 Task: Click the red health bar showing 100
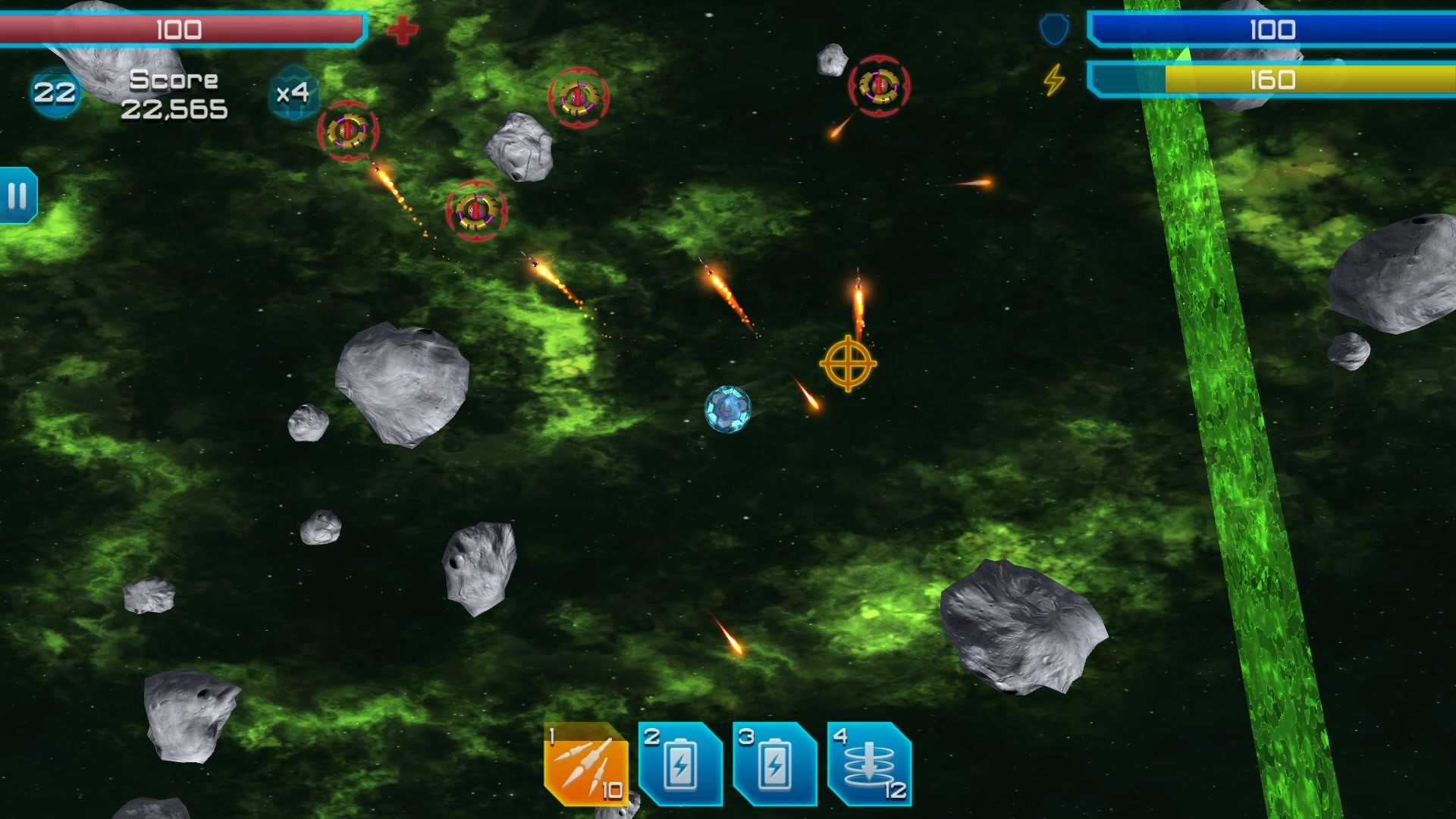[x=182, y=29]
